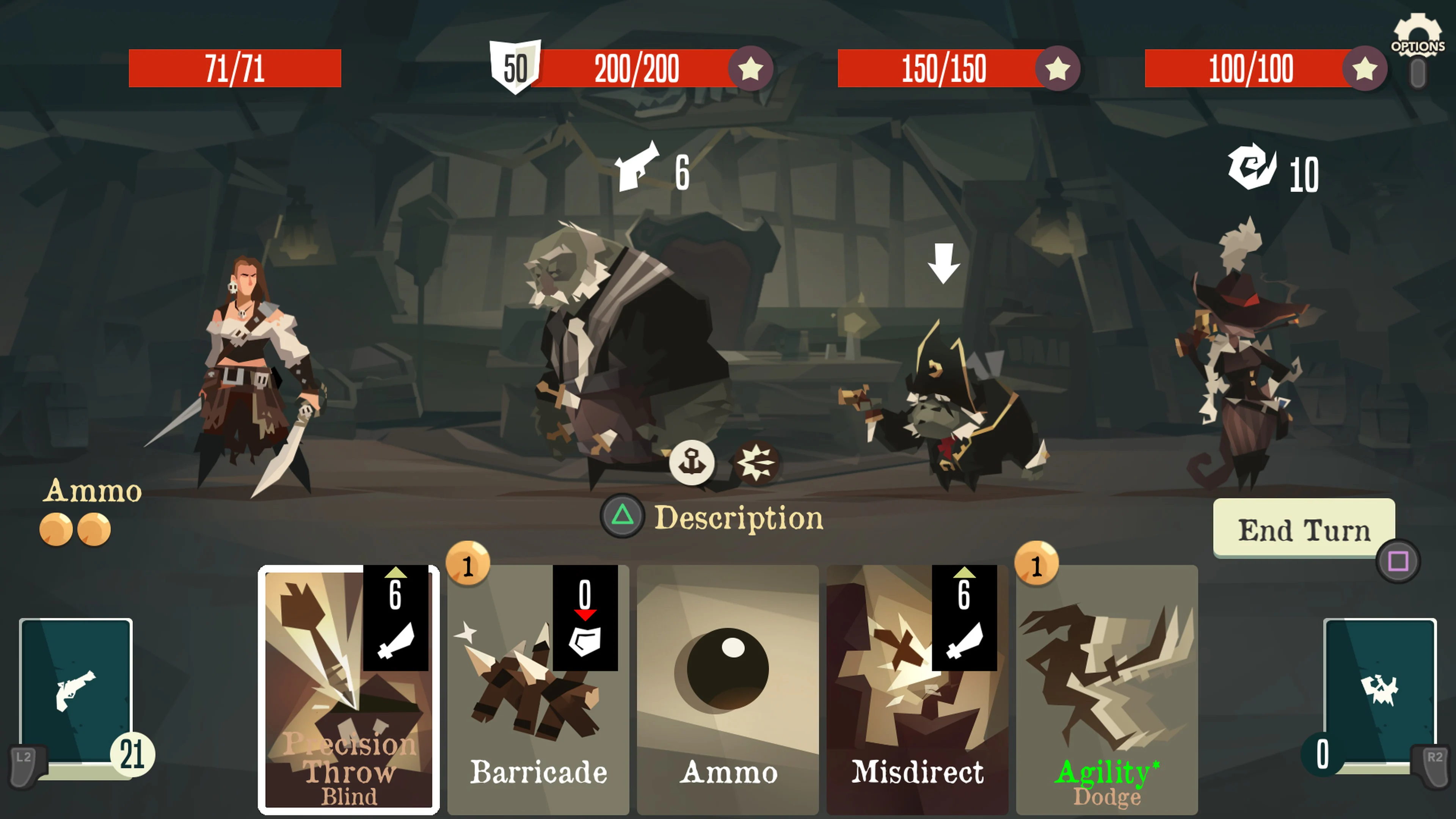Click an ammo coin under the Ammo label

56,529
